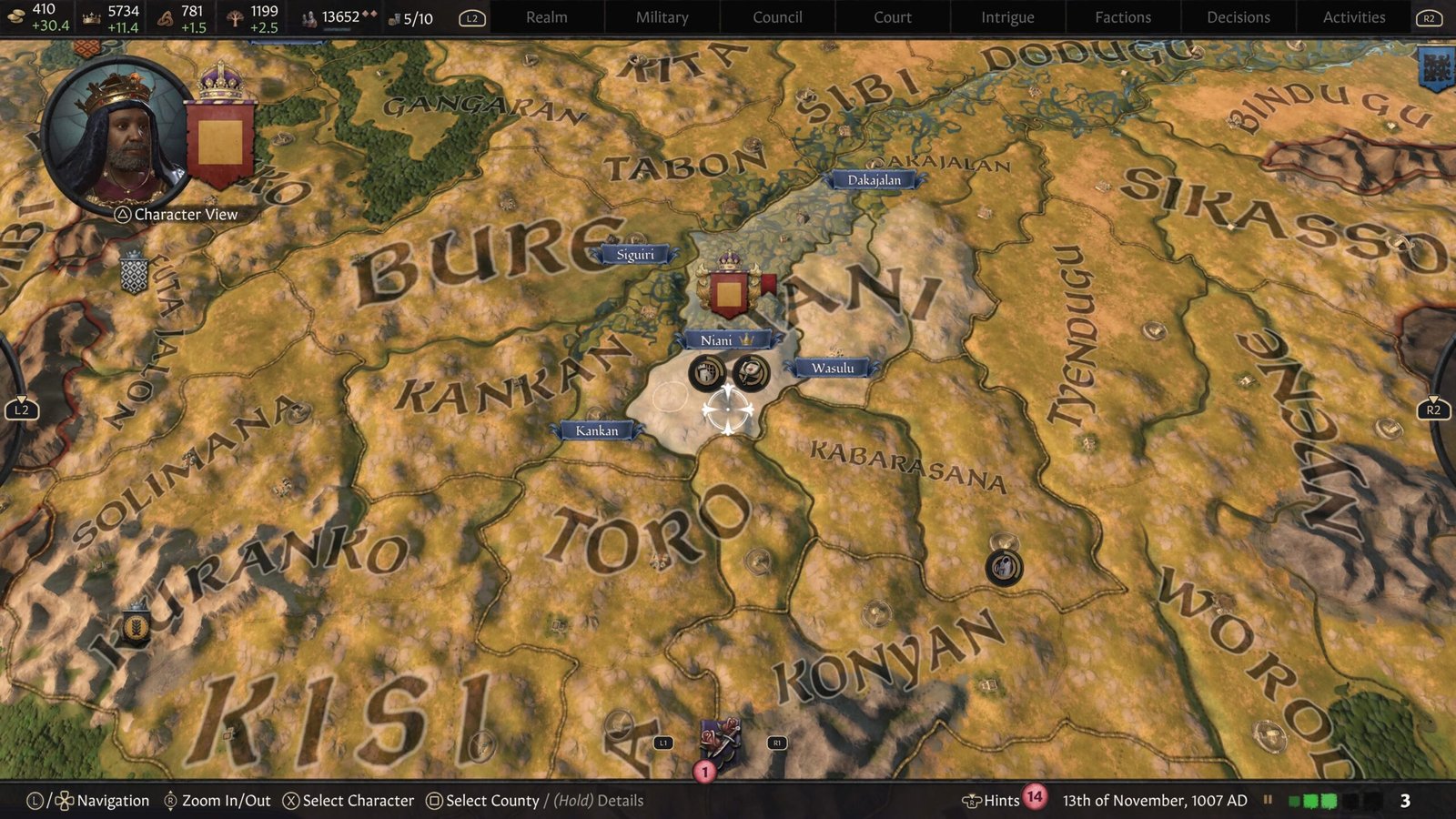Switch to the Intrigue tab
The width and height of the screenshot is (1456, 819).
[x=1007, y=17]
